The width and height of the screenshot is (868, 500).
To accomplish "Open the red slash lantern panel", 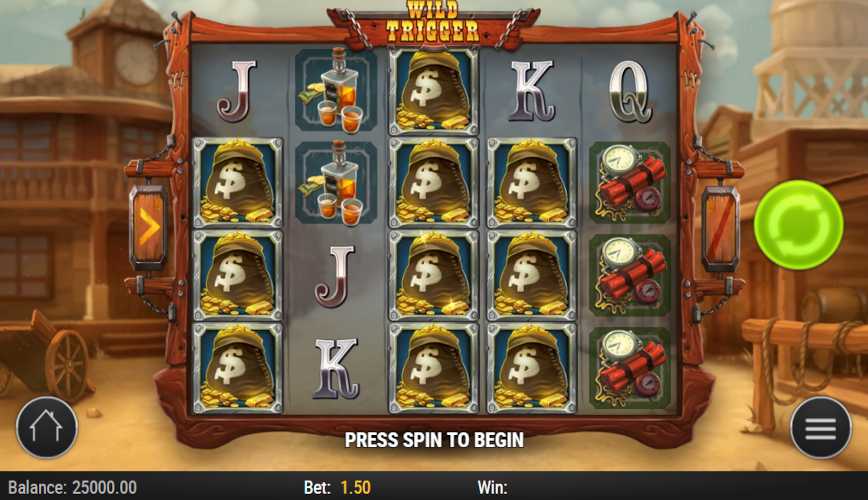I will tap(720, 227).
